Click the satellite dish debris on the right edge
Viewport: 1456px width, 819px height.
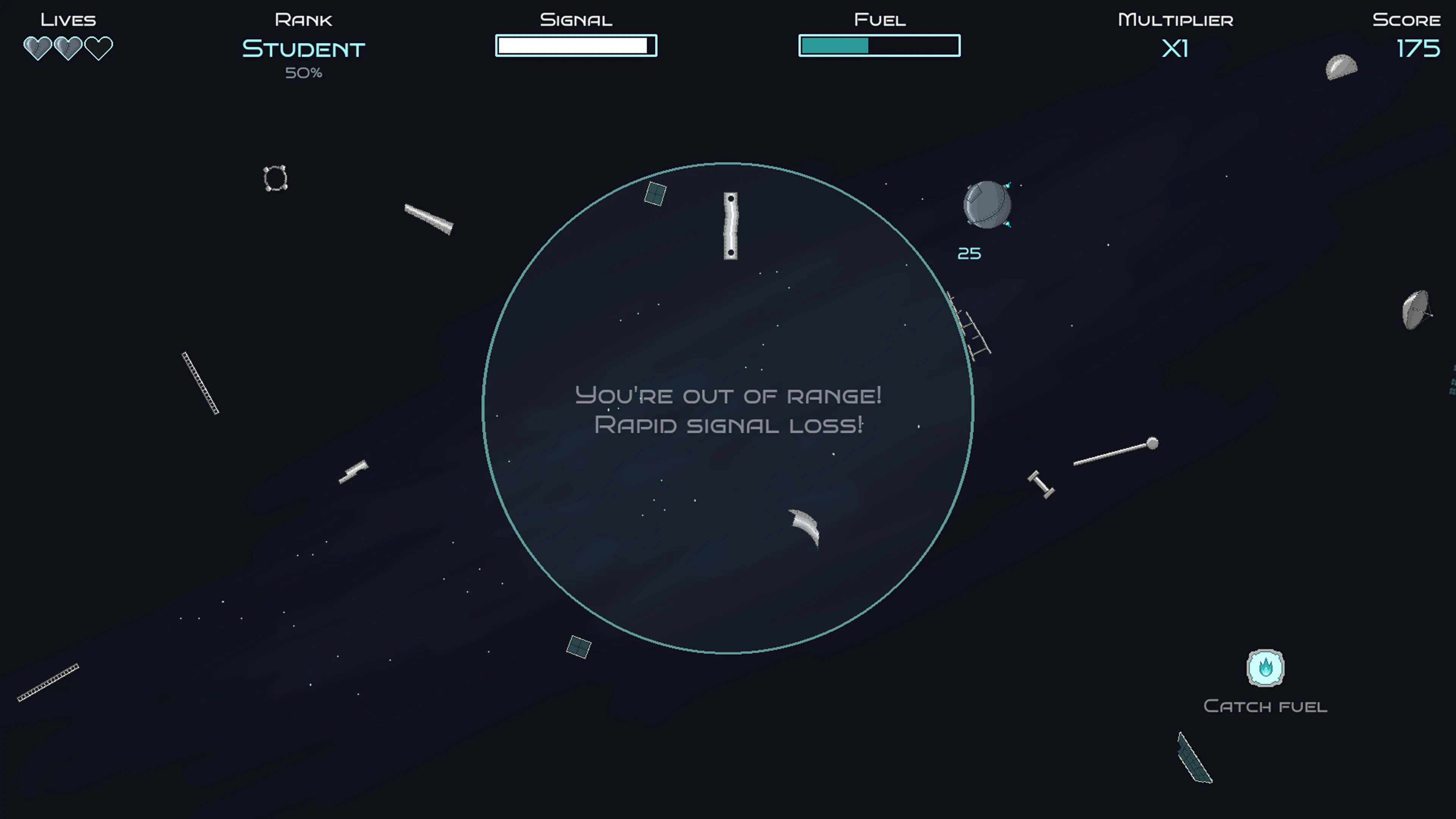click(1417, 310)
